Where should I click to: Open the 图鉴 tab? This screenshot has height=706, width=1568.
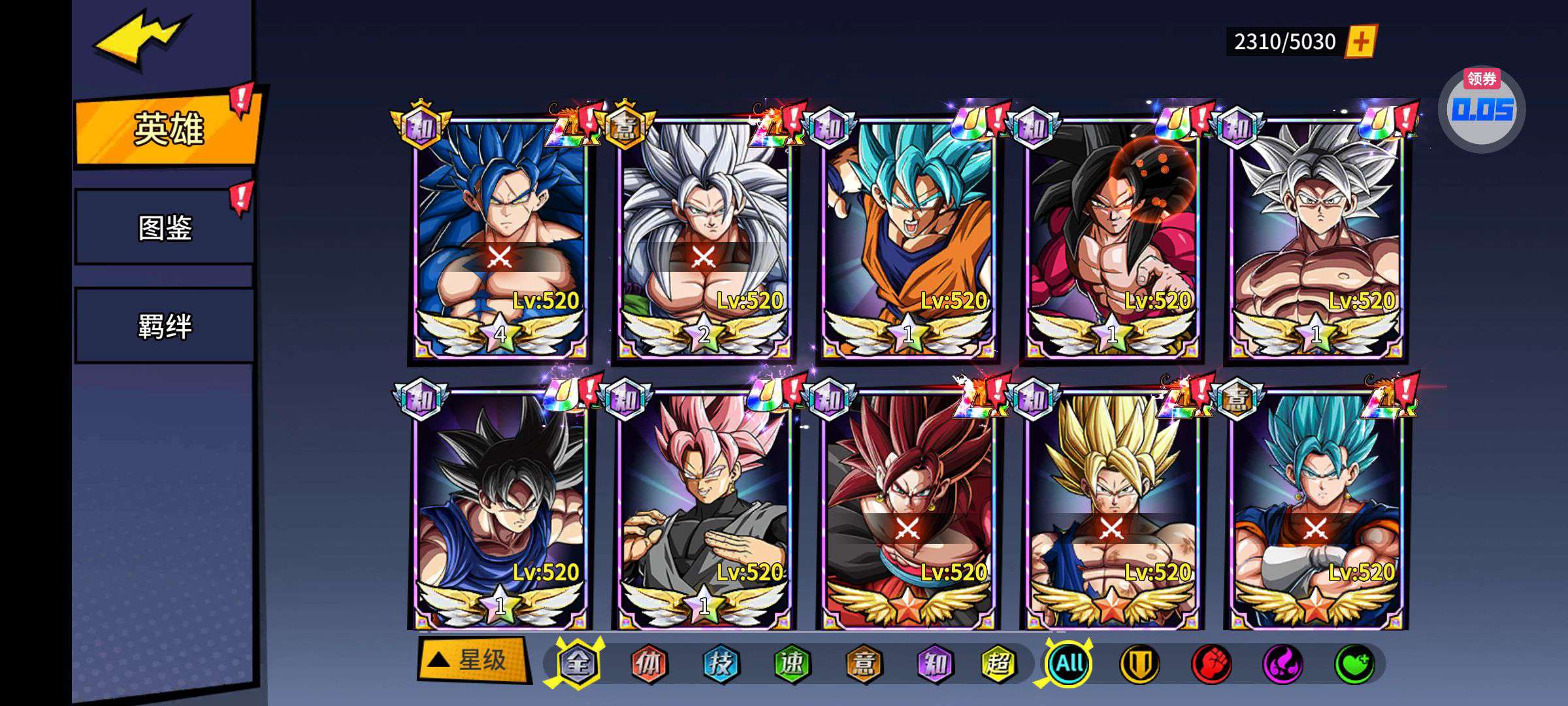165,227
